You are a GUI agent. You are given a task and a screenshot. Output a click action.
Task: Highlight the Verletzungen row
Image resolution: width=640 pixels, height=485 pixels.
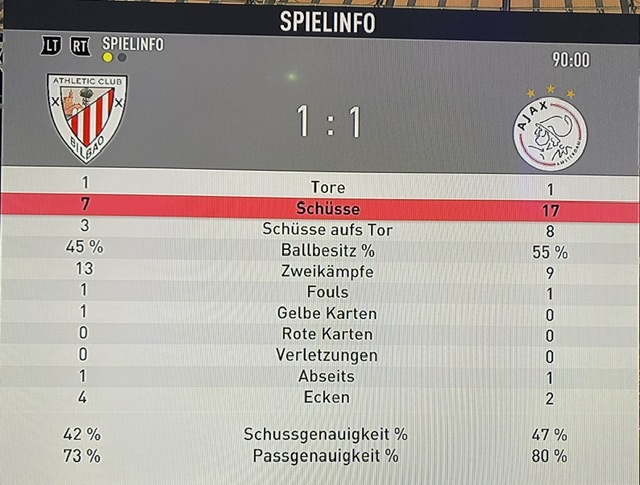pos(327,355)
